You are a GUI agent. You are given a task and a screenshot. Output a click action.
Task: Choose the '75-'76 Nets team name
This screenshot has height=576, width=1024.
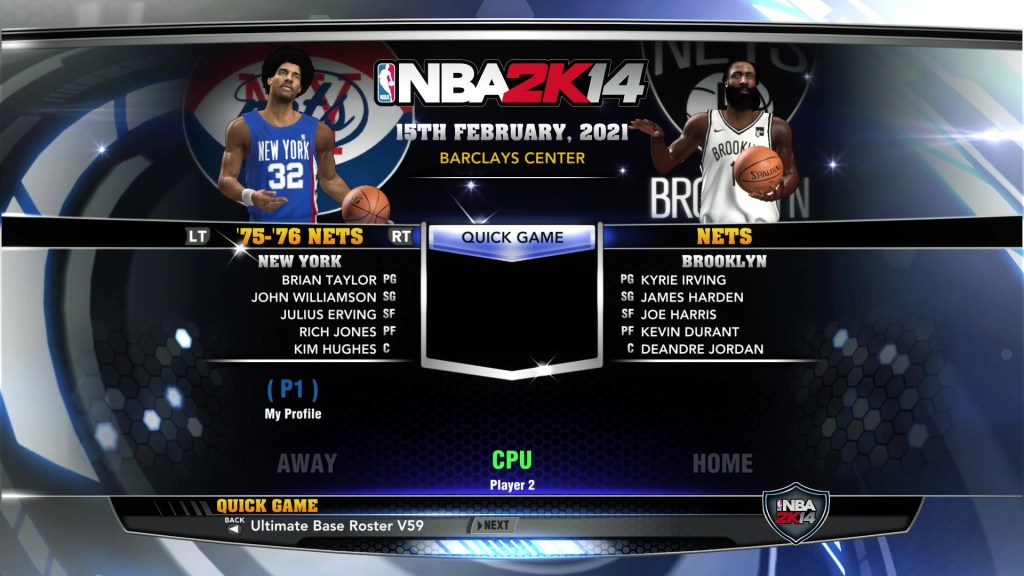(300, 238)
